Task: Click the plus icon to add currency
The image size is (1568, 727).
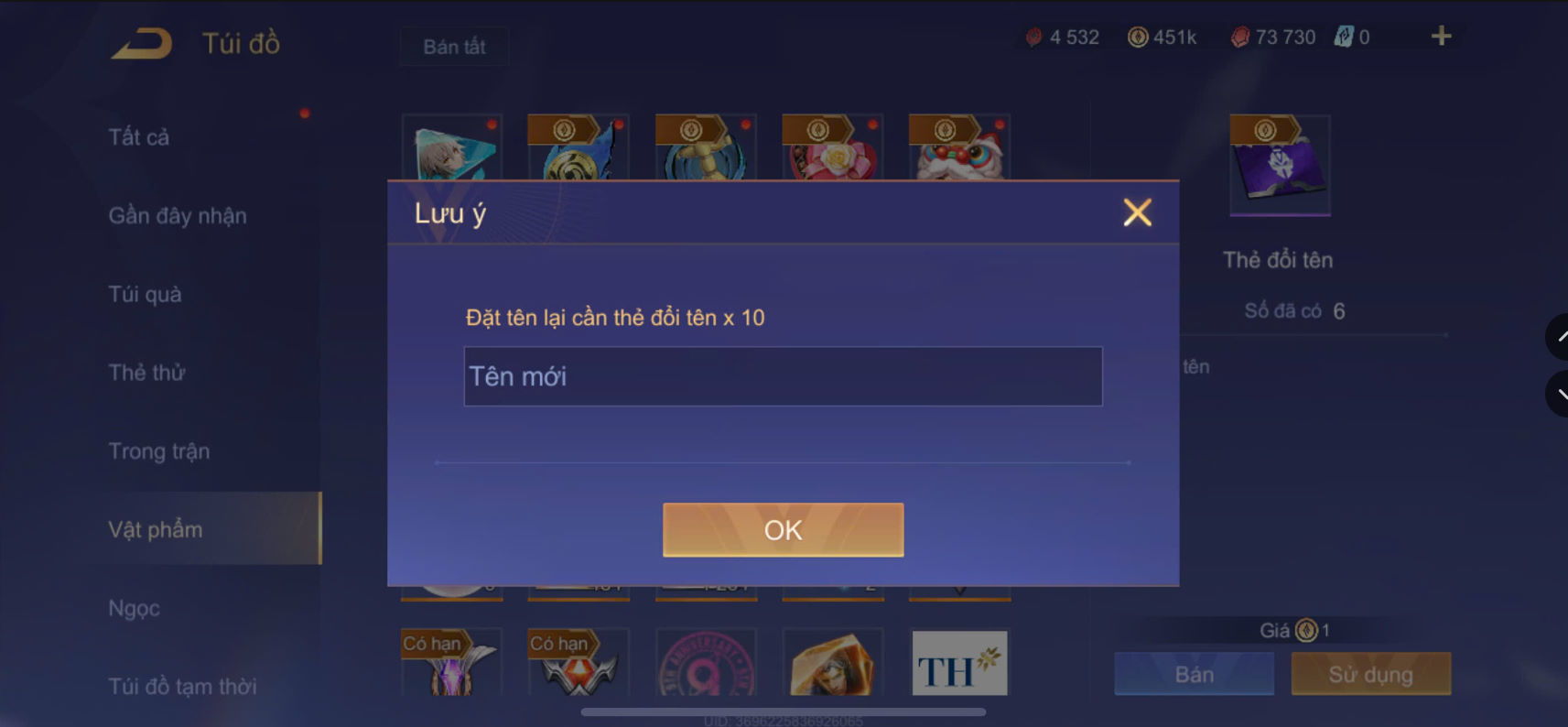Action: point(1441,36)
